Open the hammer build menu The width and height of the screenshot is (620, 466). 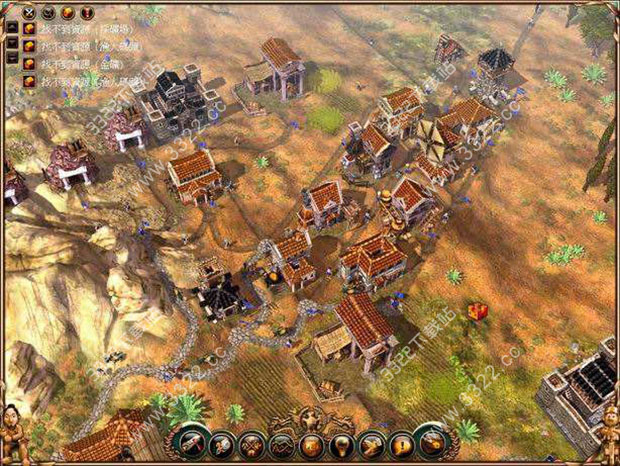coord(193,444)
